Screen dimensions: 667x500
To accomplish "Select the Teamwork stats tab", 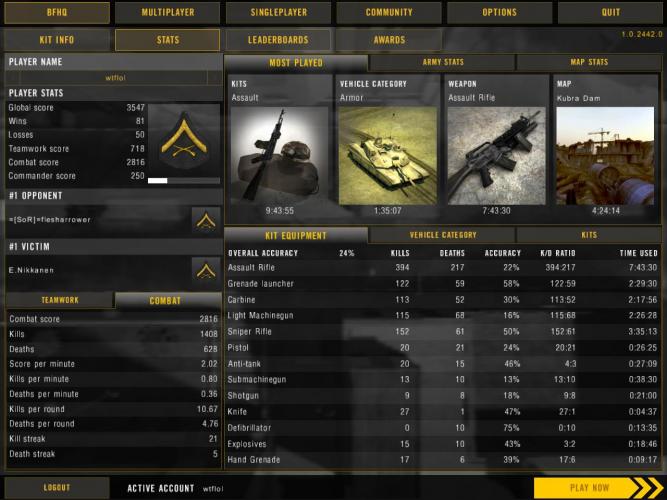I will (x=60, y=300).
